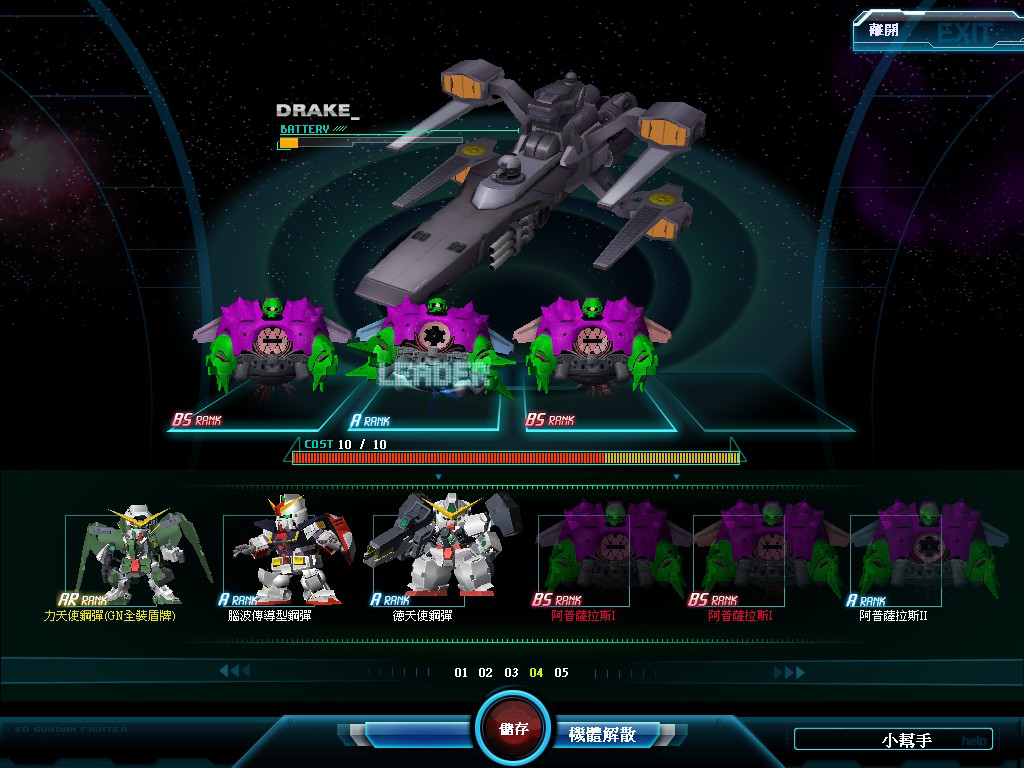Open the 小幫手 help panel
This screenshot has width=1024, height=768.
(x=893, y=740)
